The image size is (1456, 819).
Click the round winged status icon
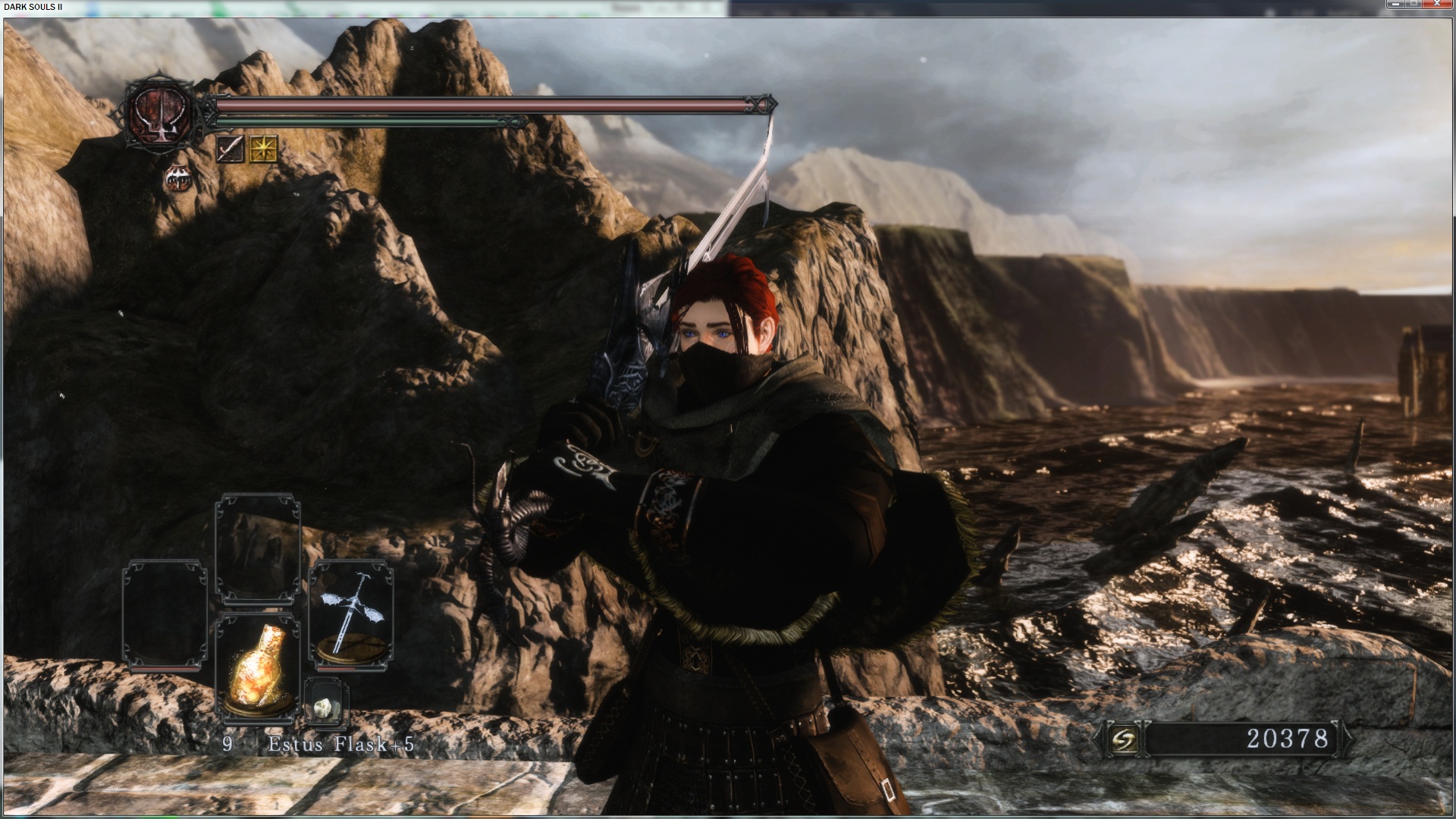[177, 178]
